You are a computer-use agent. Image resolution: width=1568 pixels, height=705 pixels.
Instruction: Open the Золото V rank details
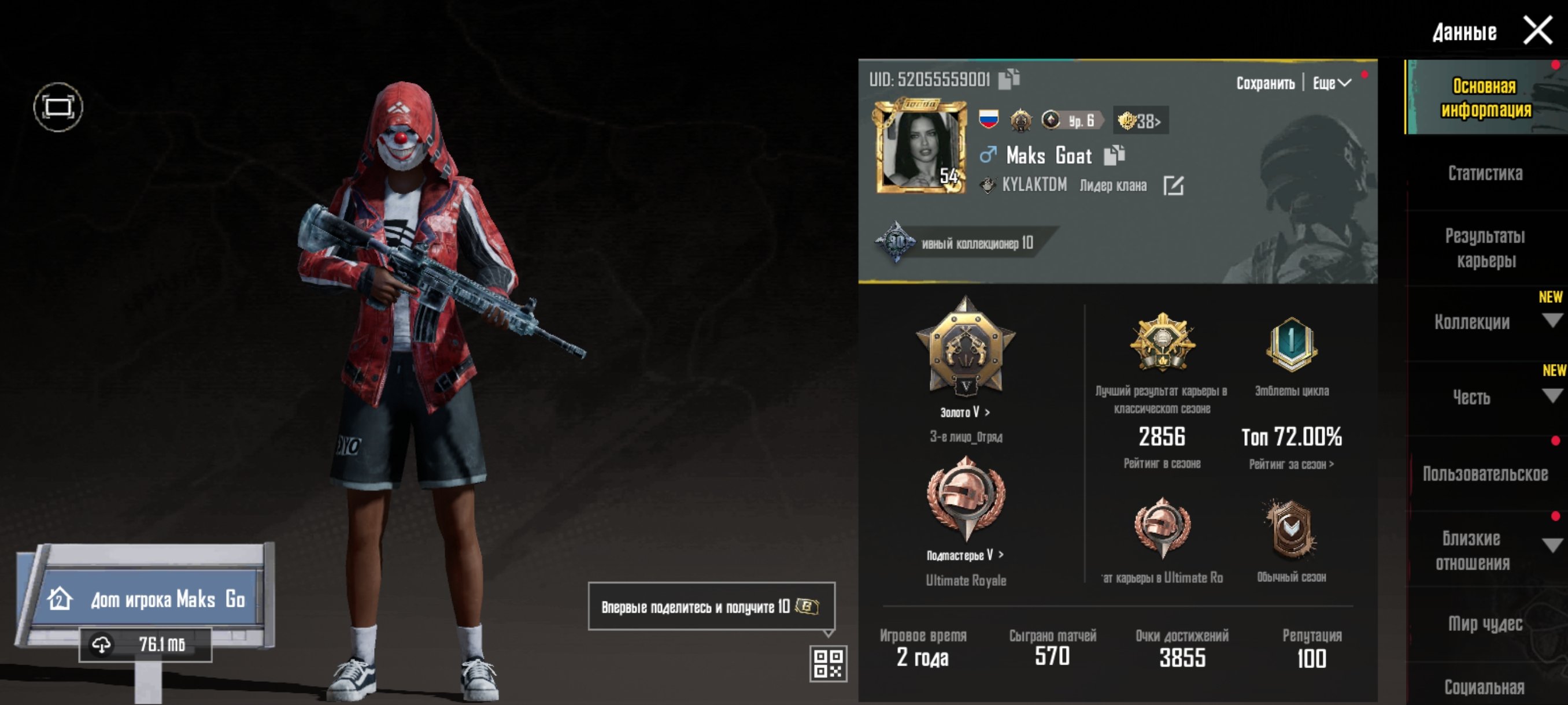tap(966, 412)
